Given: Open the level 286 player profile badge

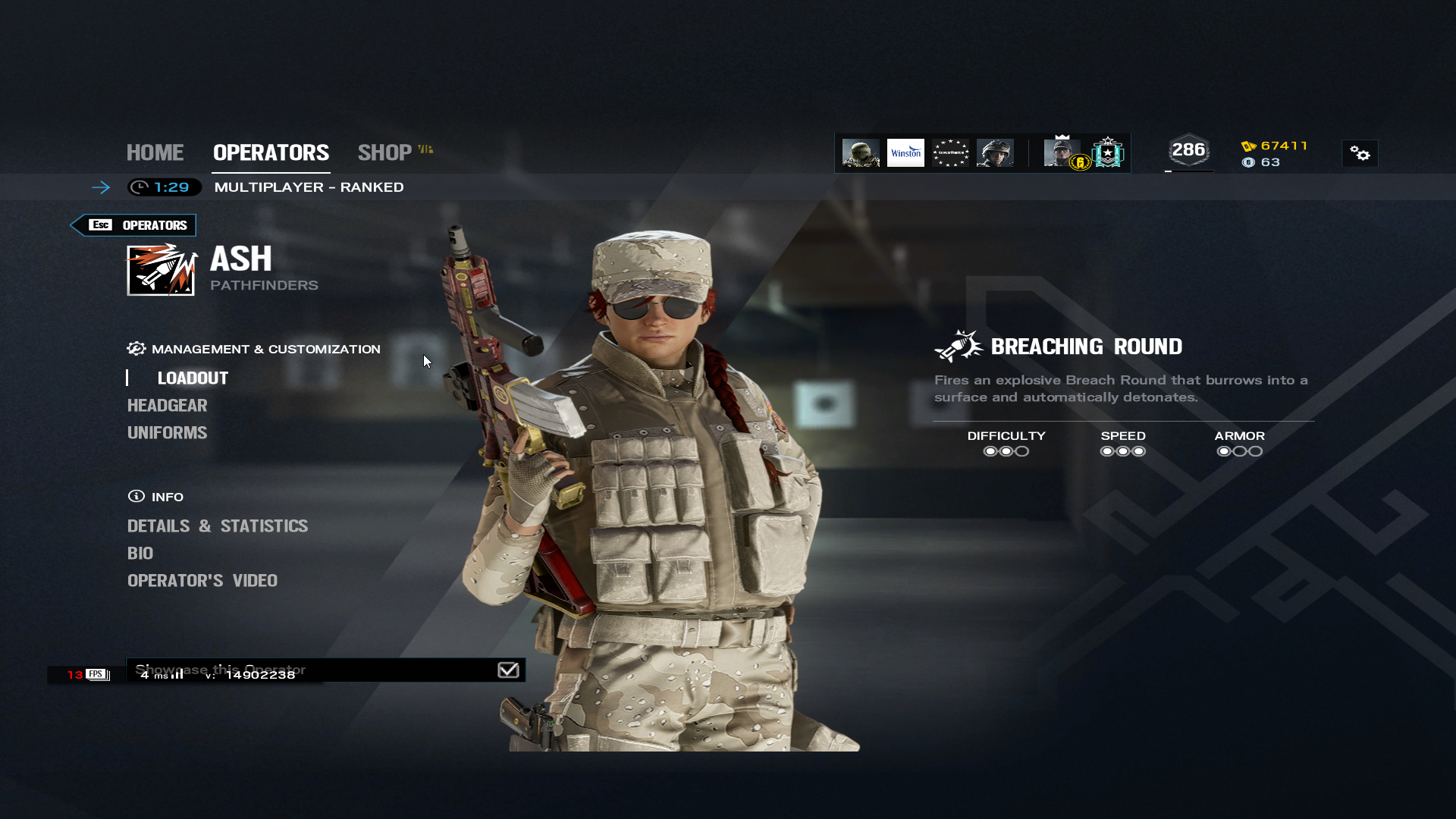Looking at the screenshot, I should 1188,151.
